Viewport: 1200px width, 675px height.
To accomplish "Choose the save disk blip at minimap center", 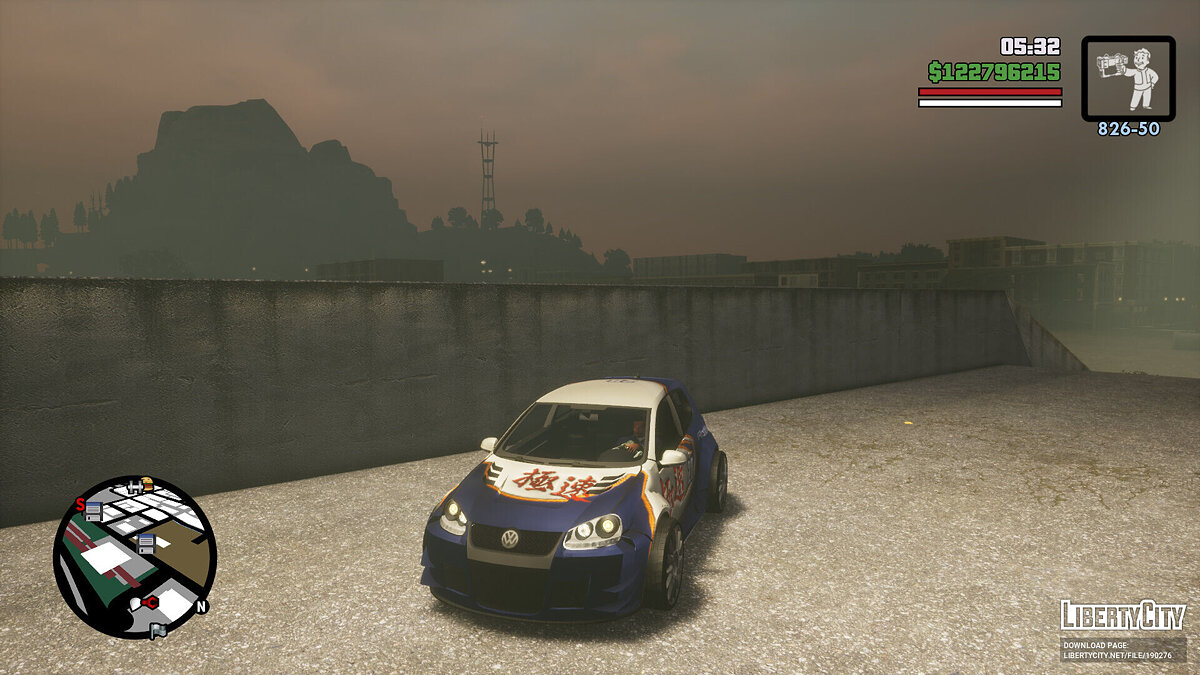I will (x=145, y=544).
